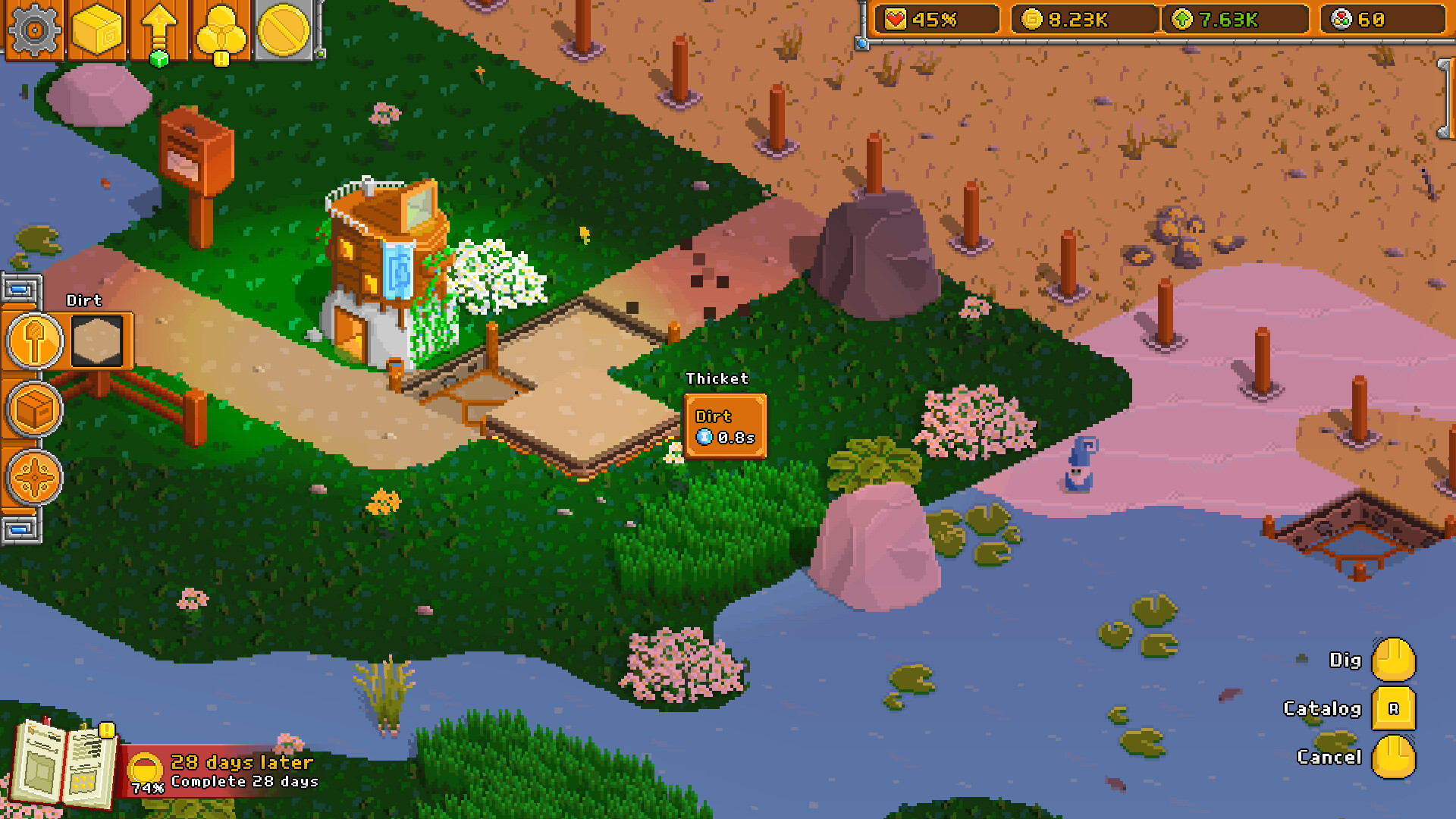Click the Dirt material thumbnail

pos(97,341)
